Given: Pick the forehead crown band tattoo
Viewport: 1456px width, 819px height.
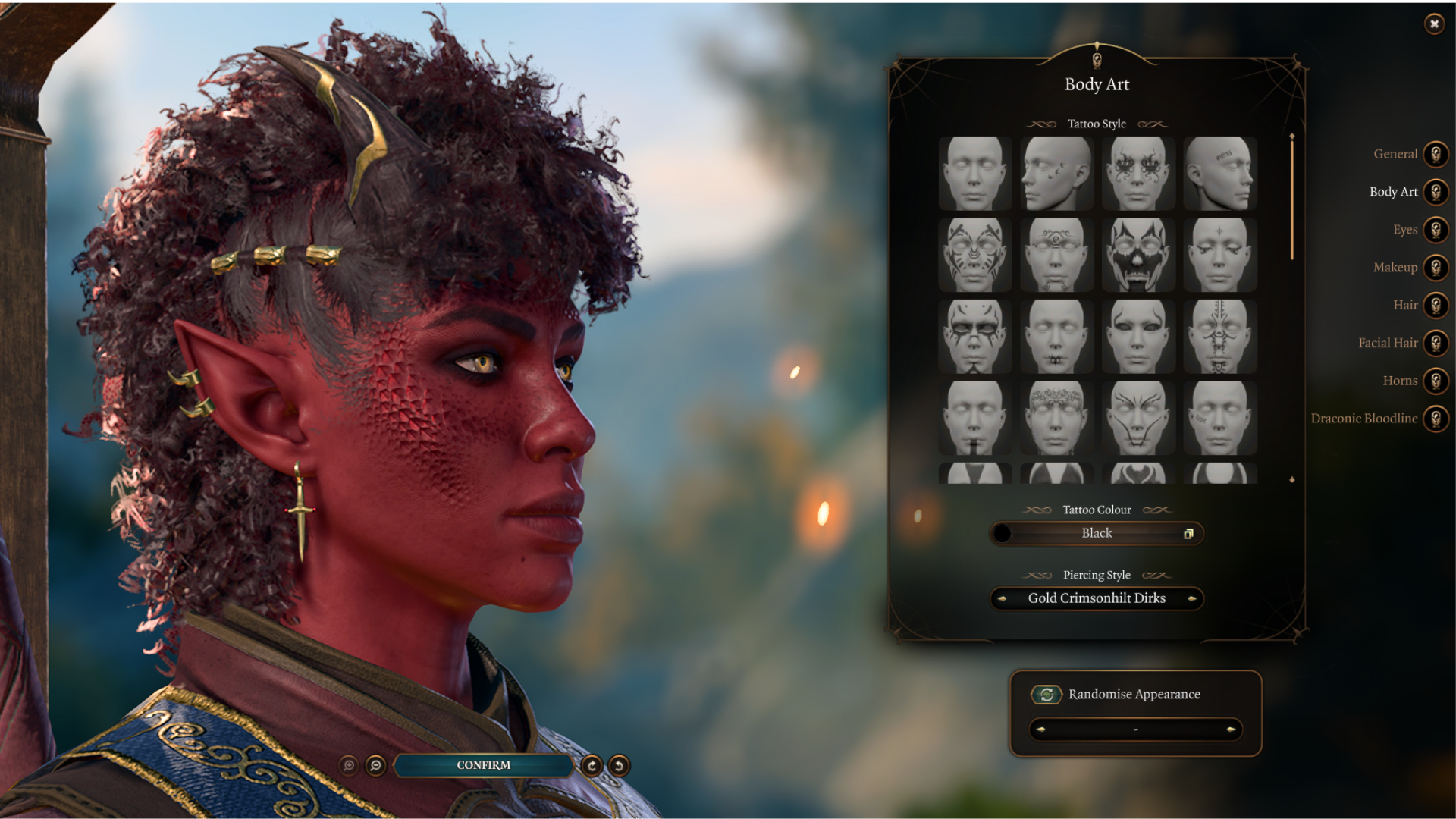Looking at the screenshot, I should pos(1056,418).
